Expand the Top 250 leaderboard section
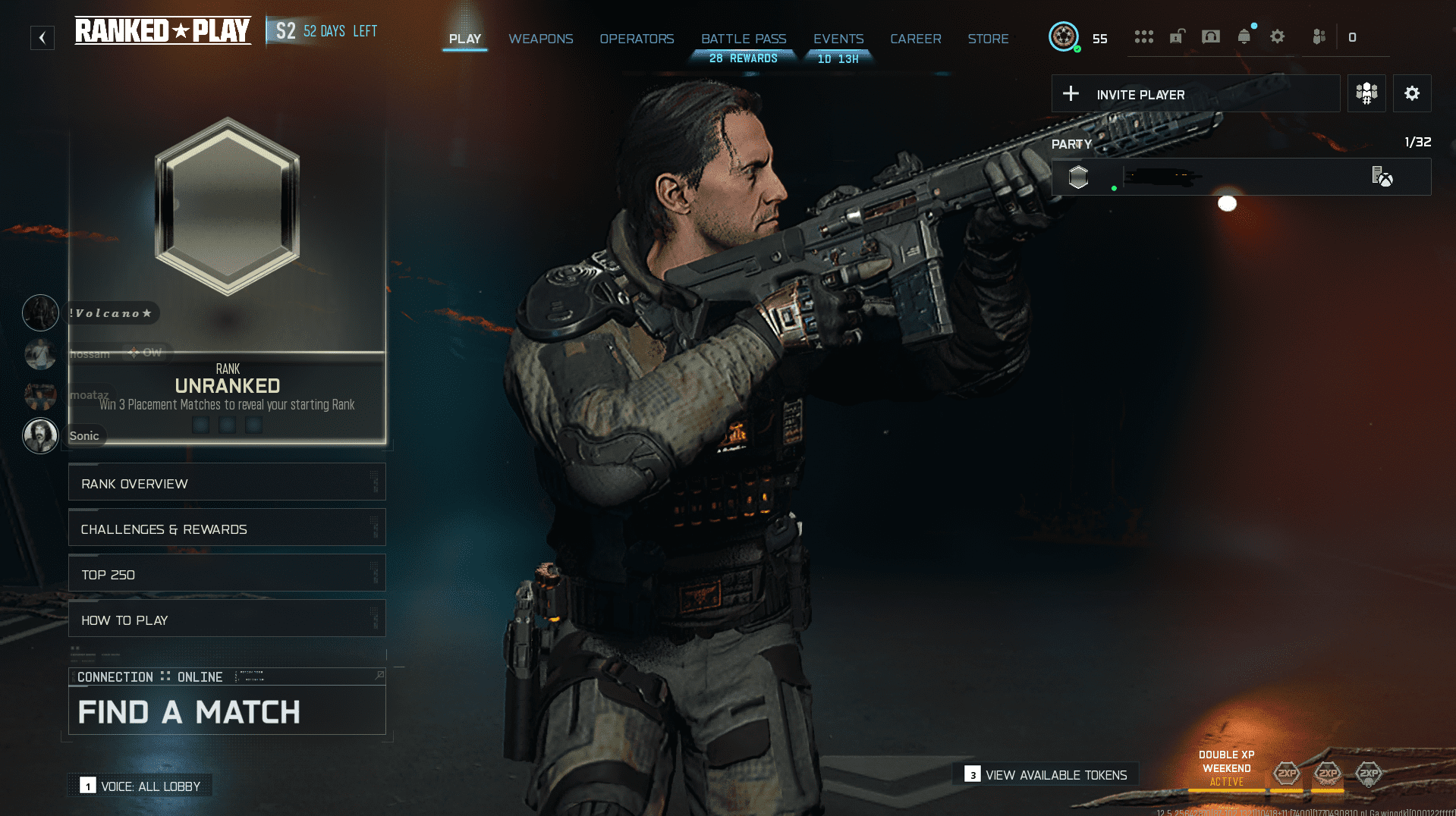Image resolution: width=1456 pixels, height=816 pixels. tap(226, 573)
